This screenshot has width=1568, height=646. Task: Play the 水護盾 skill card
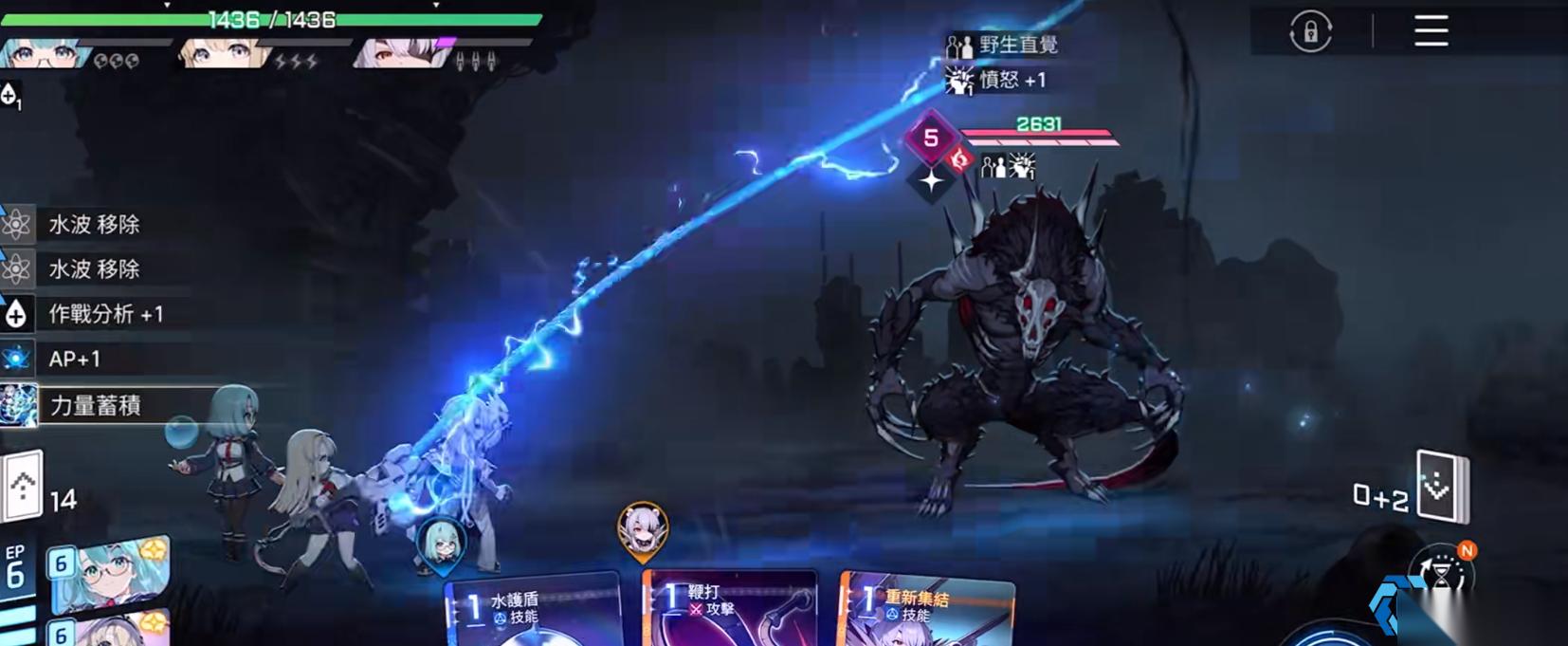tap(531, 612)
